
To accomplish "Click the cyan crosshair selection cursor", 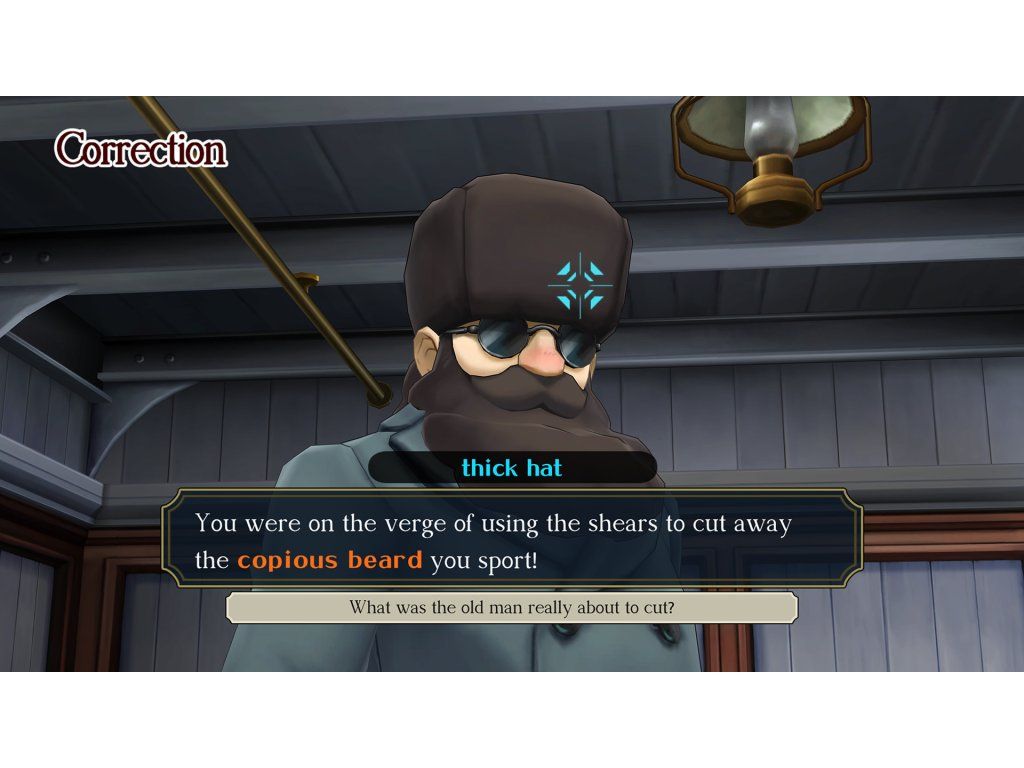I will point(581,284).
